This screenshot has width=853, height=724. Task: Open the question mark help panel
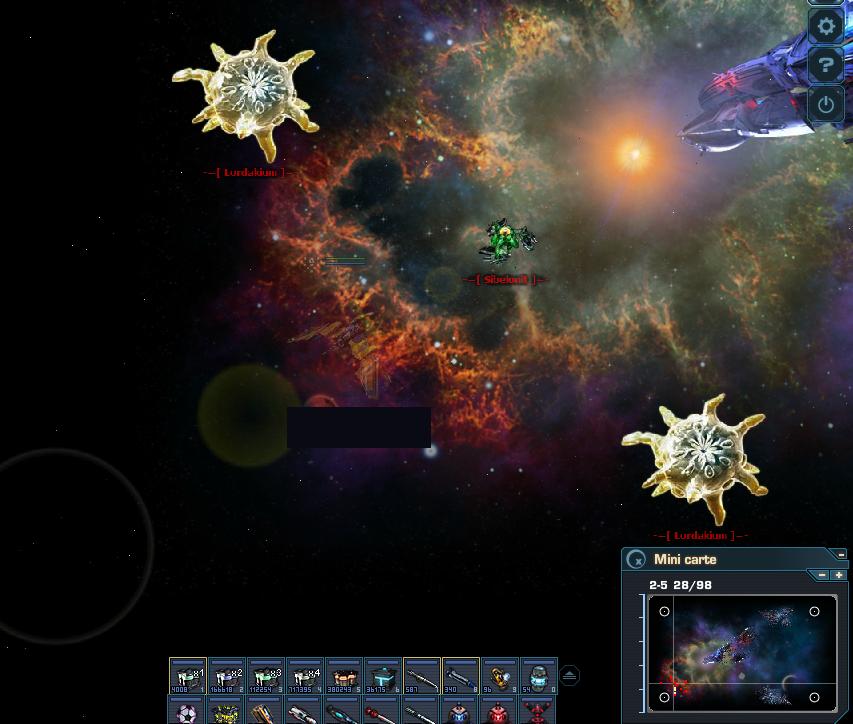[x=826, y=66]
